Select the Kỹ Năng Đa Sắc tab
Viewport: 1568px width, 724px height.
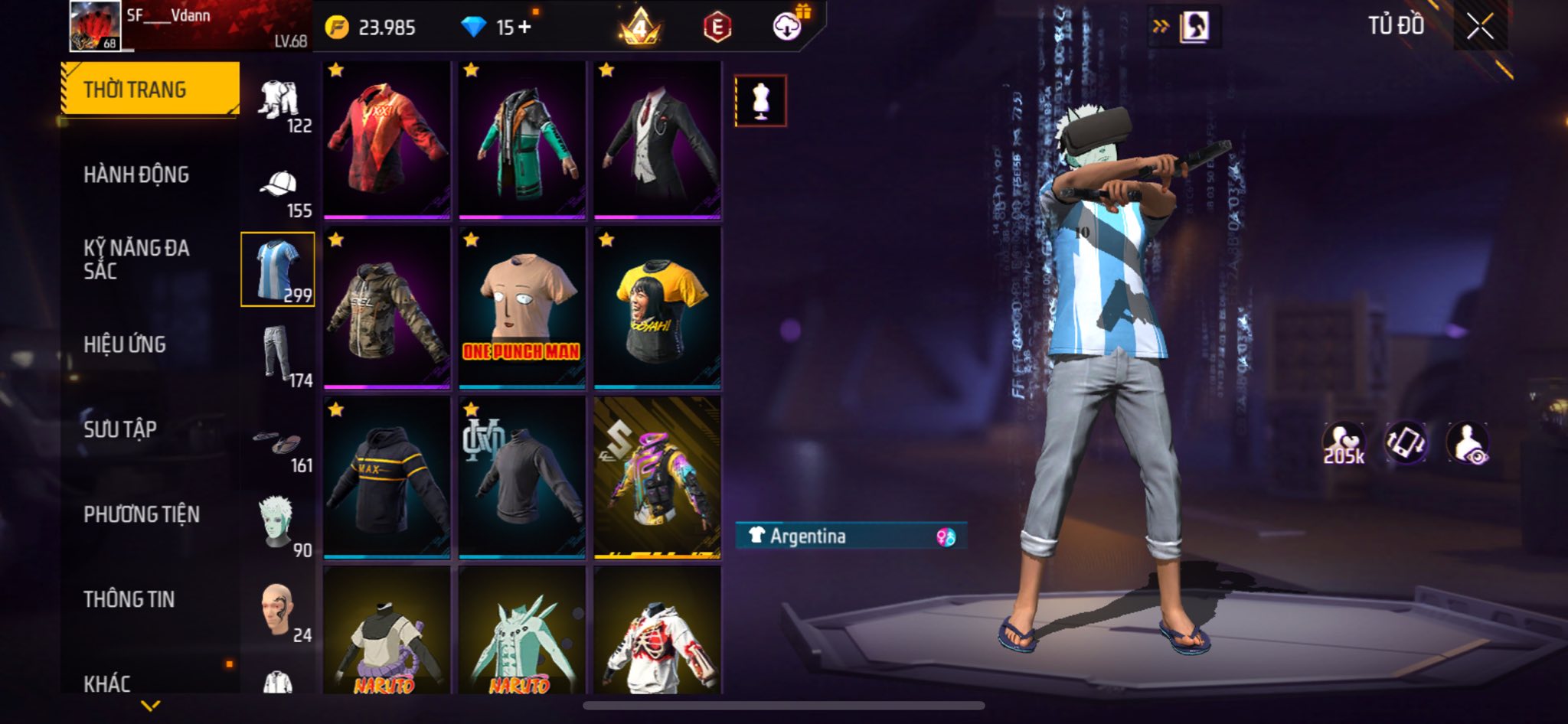(x=136, y=259)
